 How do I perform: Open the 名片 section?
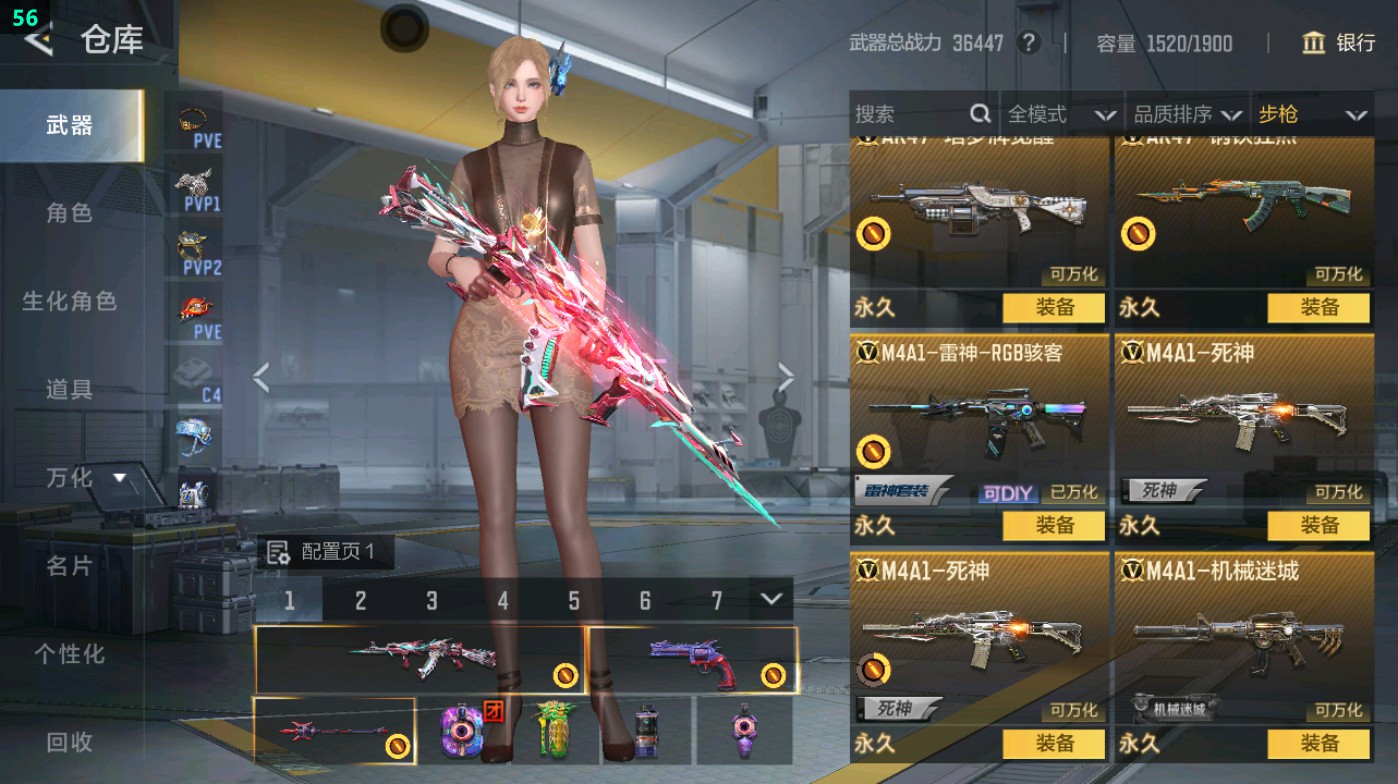[69, 566]
